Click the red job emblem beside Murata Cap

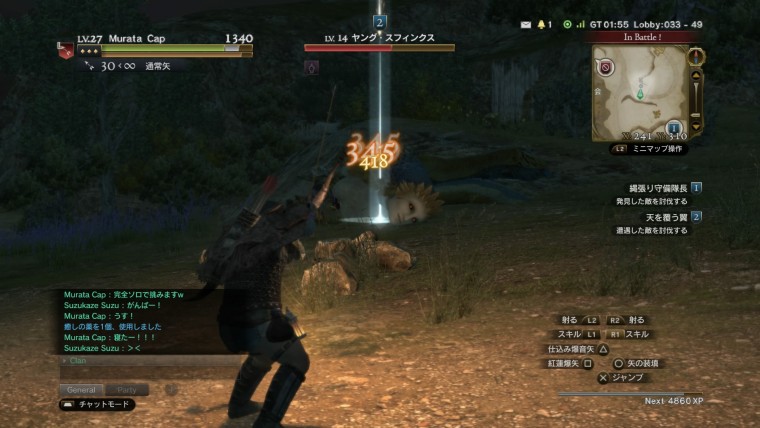(65, 50)
